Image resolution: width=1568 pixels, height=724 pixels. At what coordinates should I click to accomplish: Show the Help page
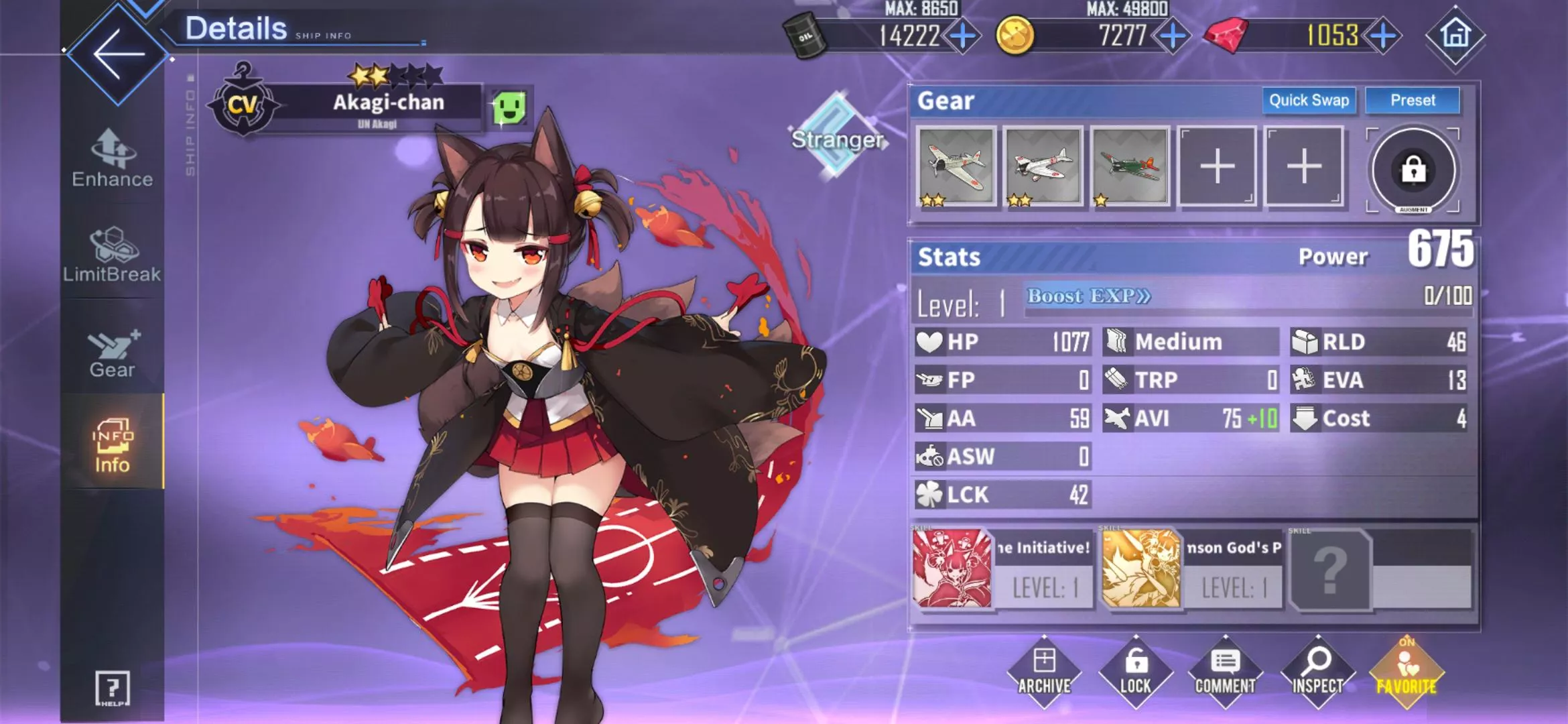point(113,688)
